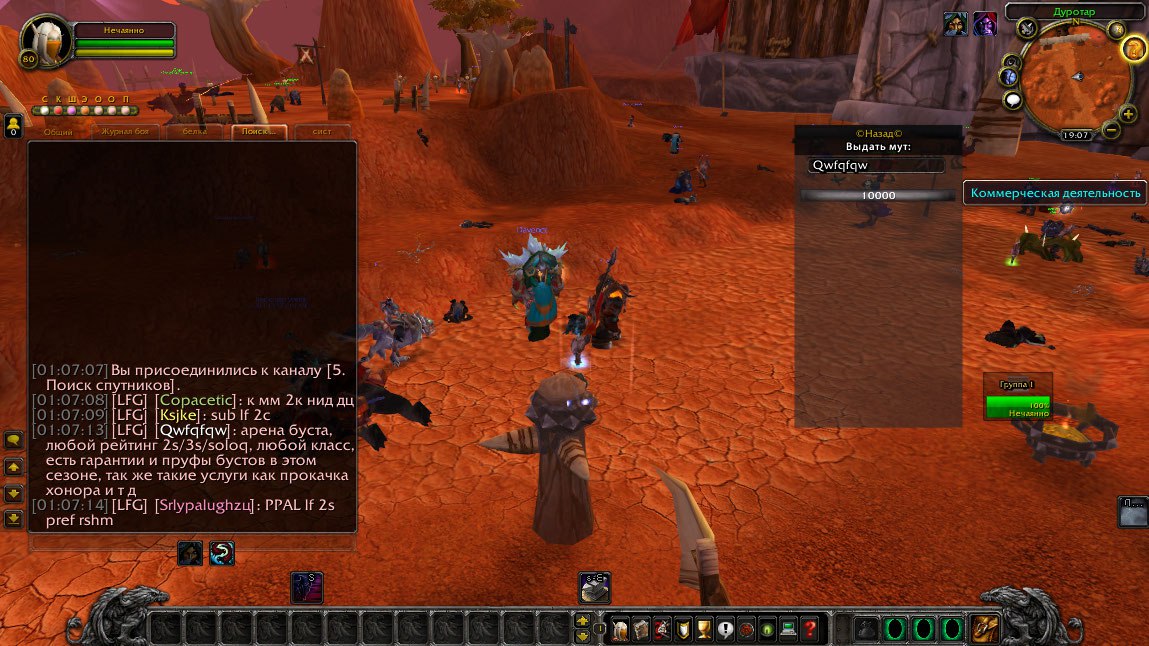Switch to the Журнал боя chat tab
This screenshot has width=1149, height=646.
pos(127,132)
